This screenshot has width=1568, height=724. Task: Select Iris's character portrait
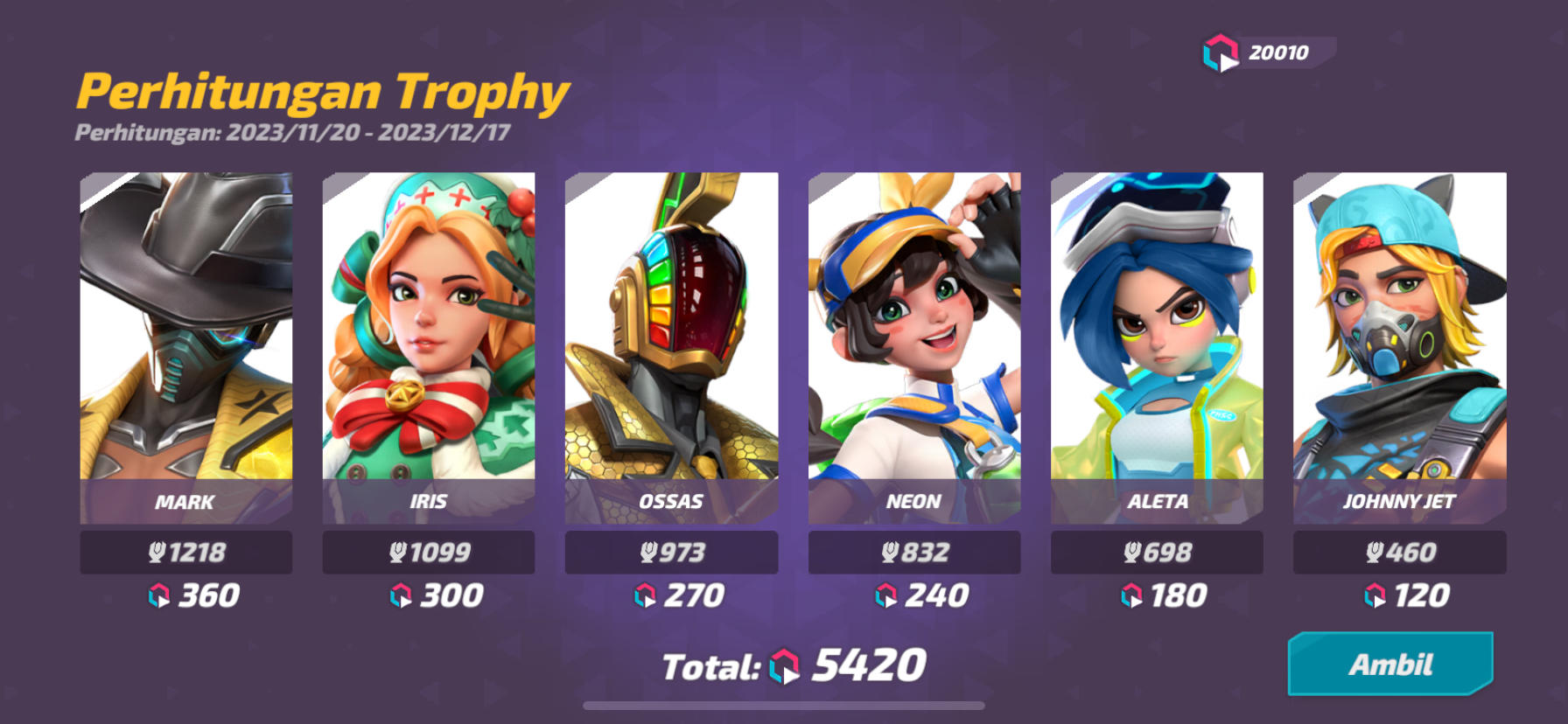(428, 341)
